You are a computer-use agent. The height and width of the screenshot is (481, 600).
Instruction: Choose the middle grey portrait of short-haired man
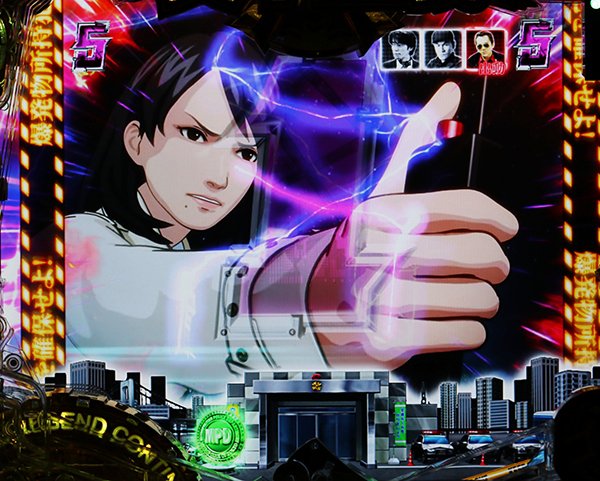pos(443,50)
